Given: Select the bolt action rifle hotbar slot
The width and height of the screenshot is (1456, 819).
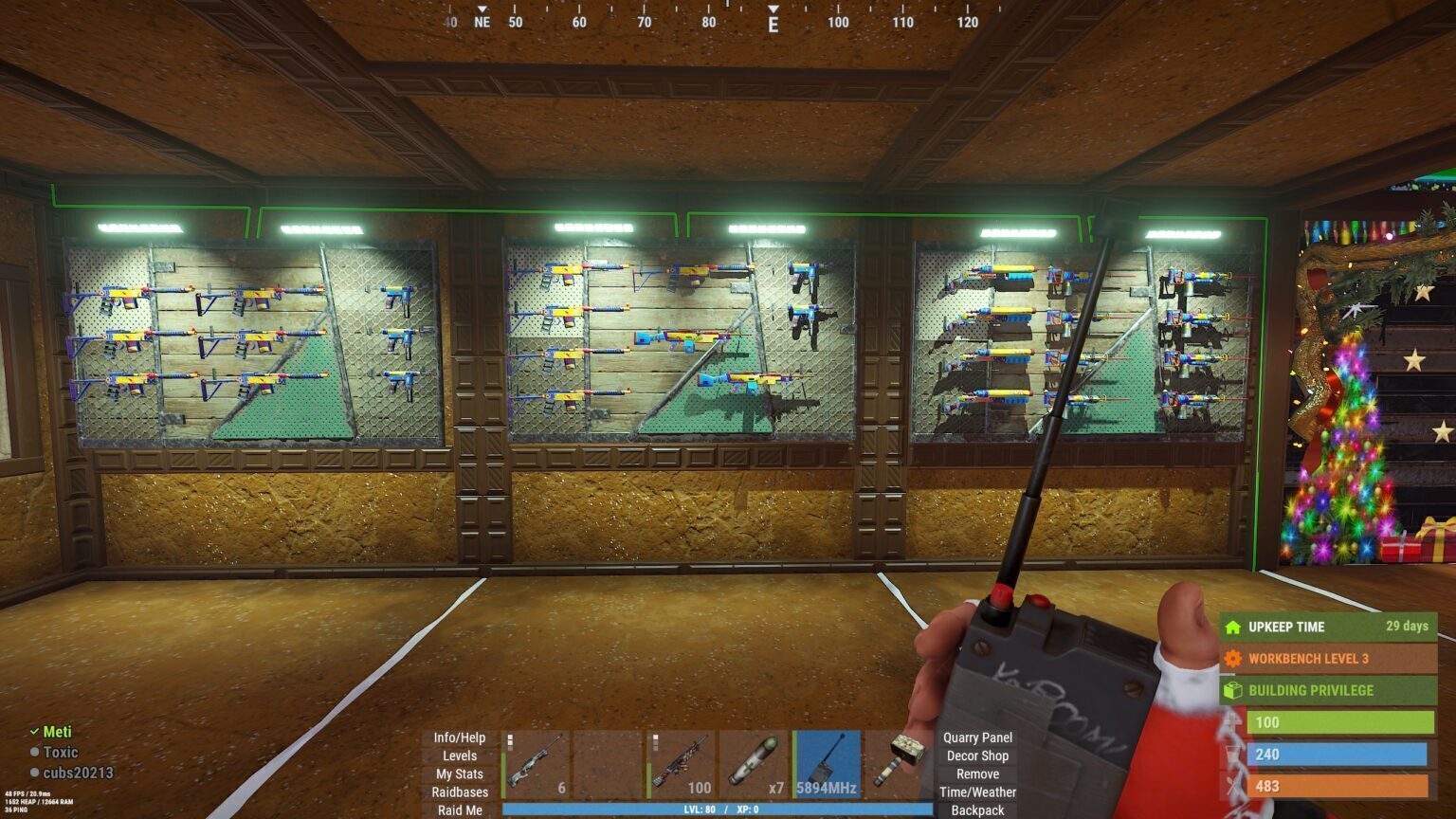Looking at the screenshot, I should point(536,764).
